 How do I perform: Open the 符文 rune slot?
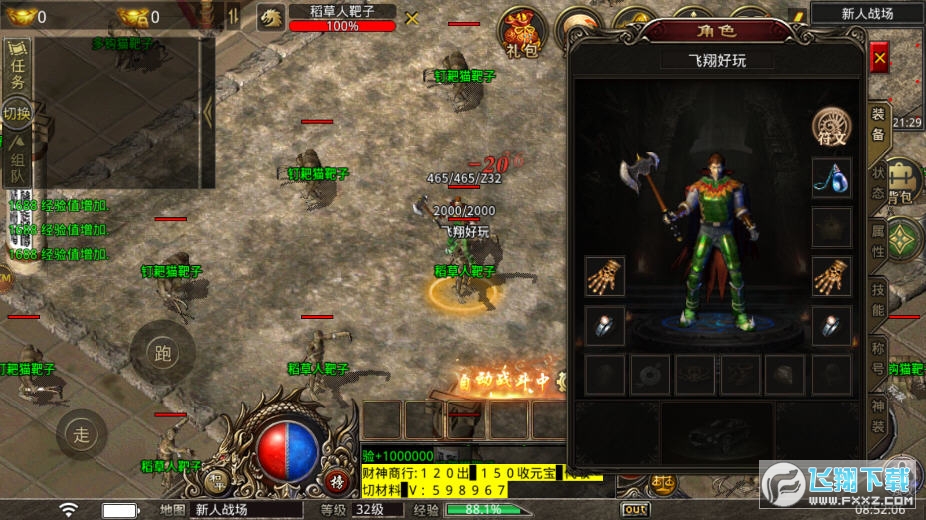click(x=831, y=128)
